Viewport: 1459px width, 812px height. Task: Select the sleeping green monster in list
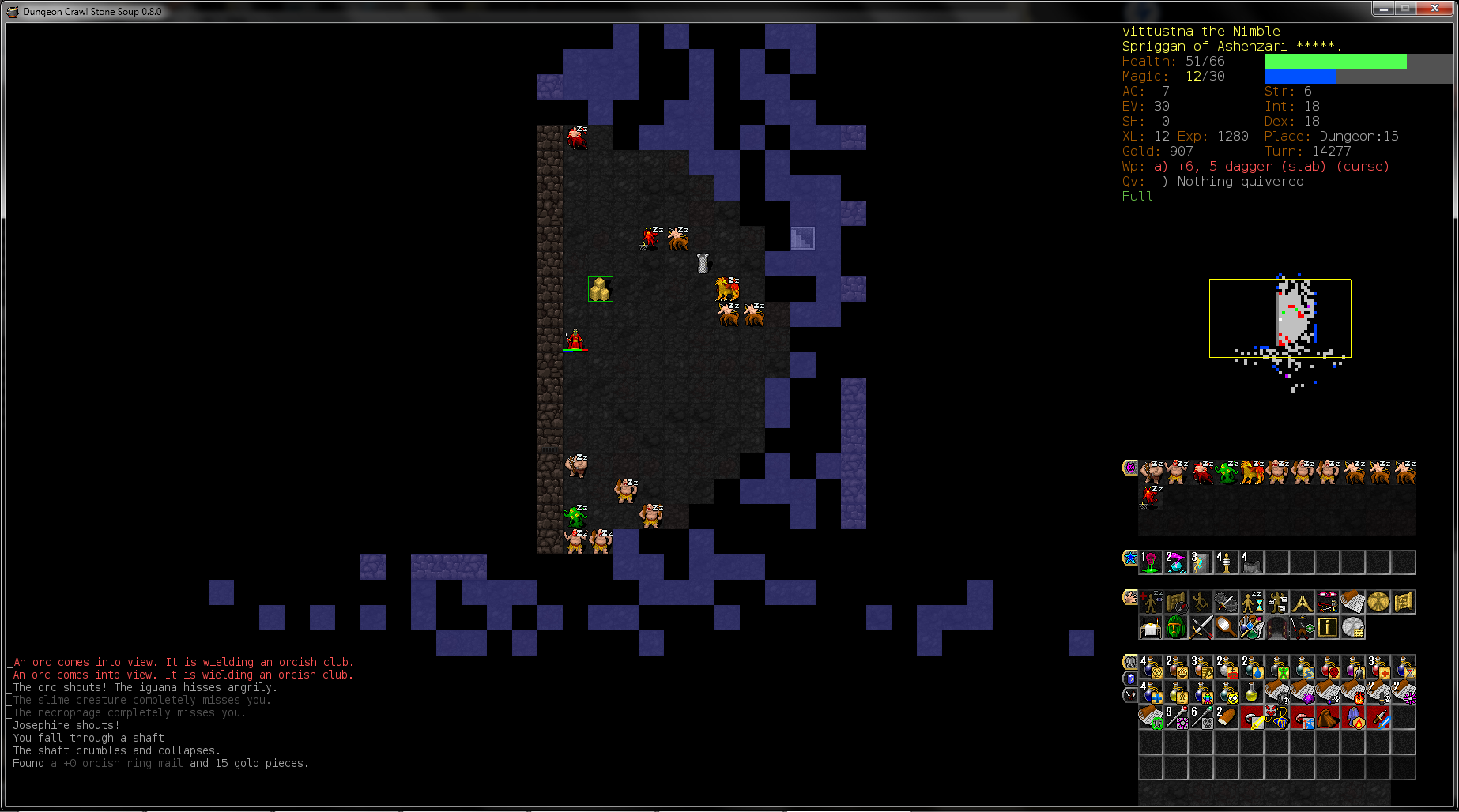[x=1226, y=472]
